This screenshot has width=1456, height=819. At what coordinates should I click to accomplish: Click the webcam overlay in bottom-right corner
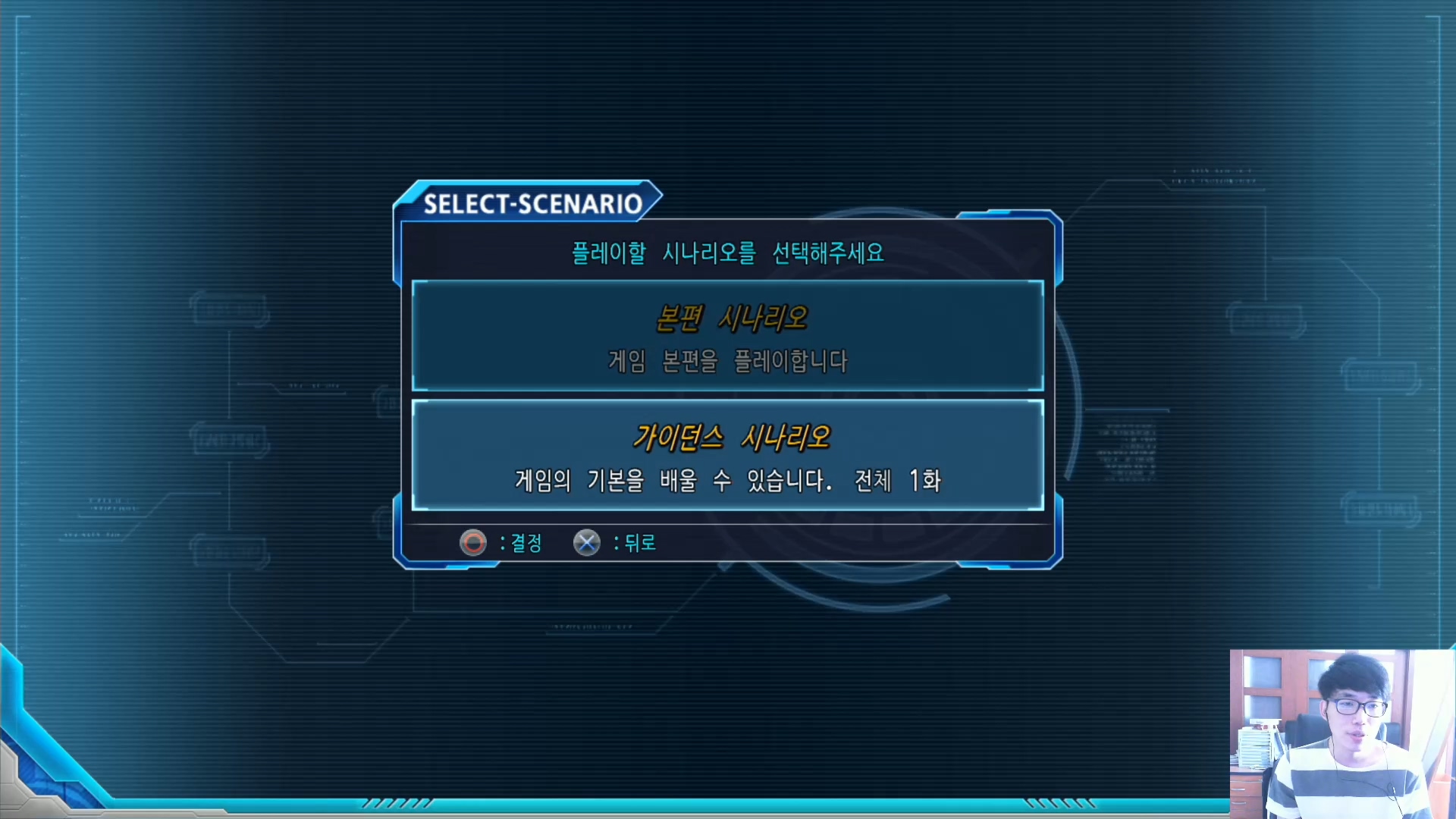tap(1341, 732)
